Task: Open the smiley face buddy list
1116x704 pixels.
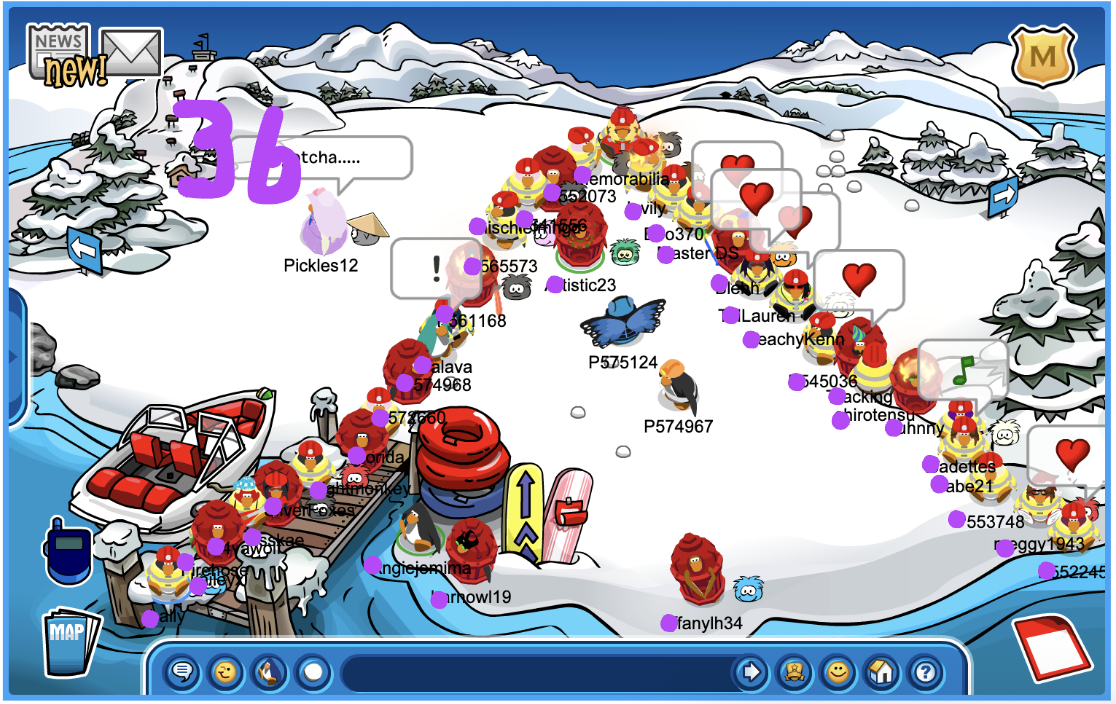Action: pyautogui.click(x=837, y=671)
